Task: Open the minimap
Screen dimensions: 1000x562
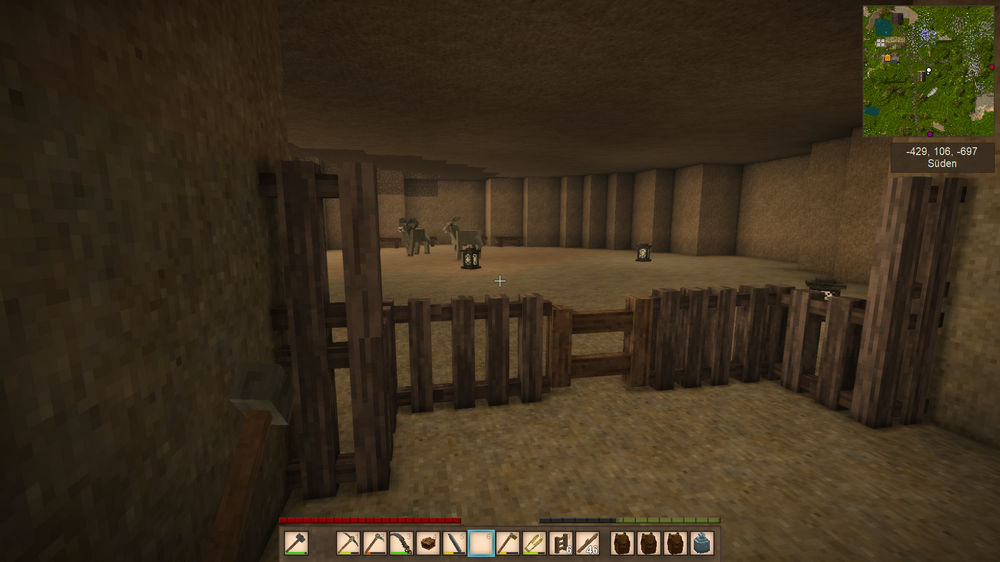Action: (x=929, y=71)
